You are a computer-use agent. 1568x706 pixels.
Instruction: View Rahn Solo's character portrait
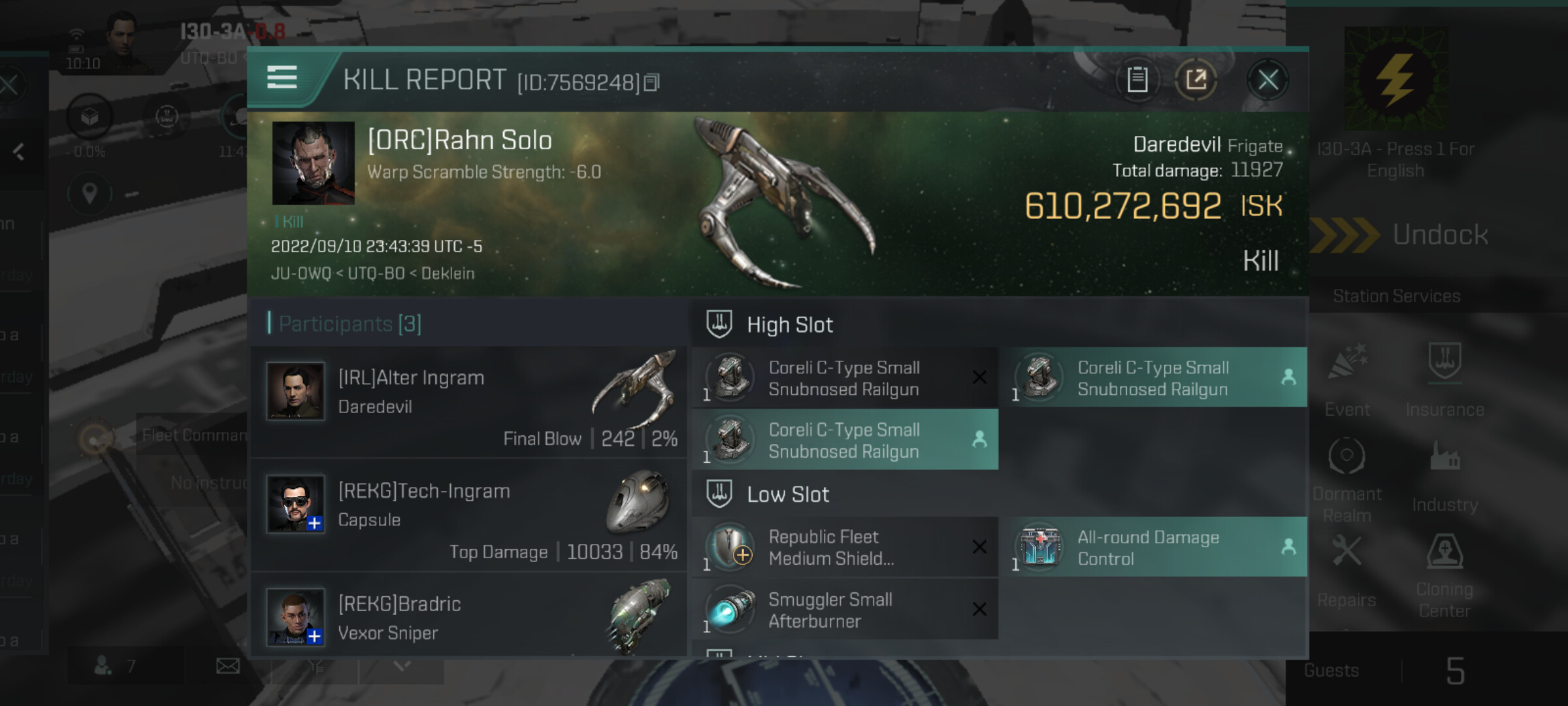pos(314,163)
